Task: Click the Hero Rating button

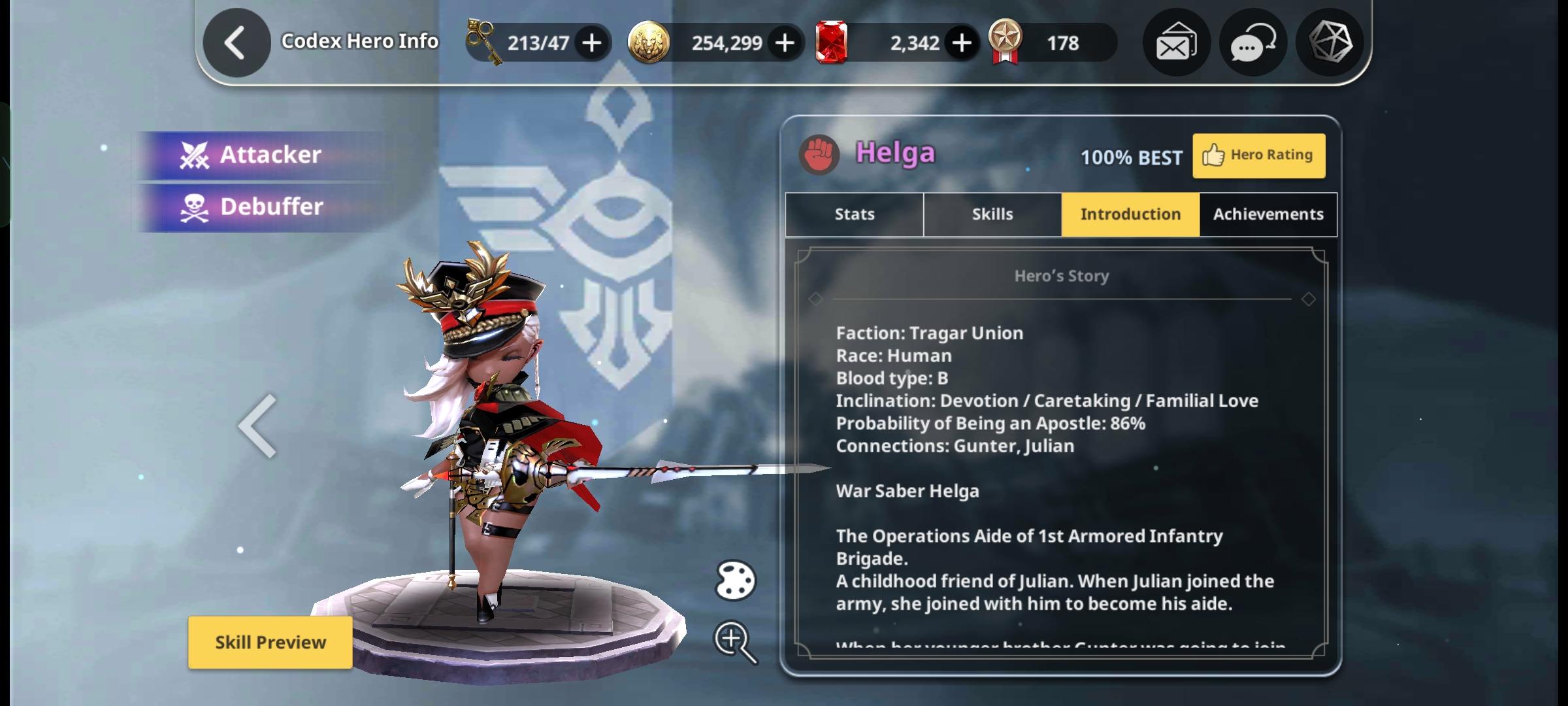Action: point(1258,156)
